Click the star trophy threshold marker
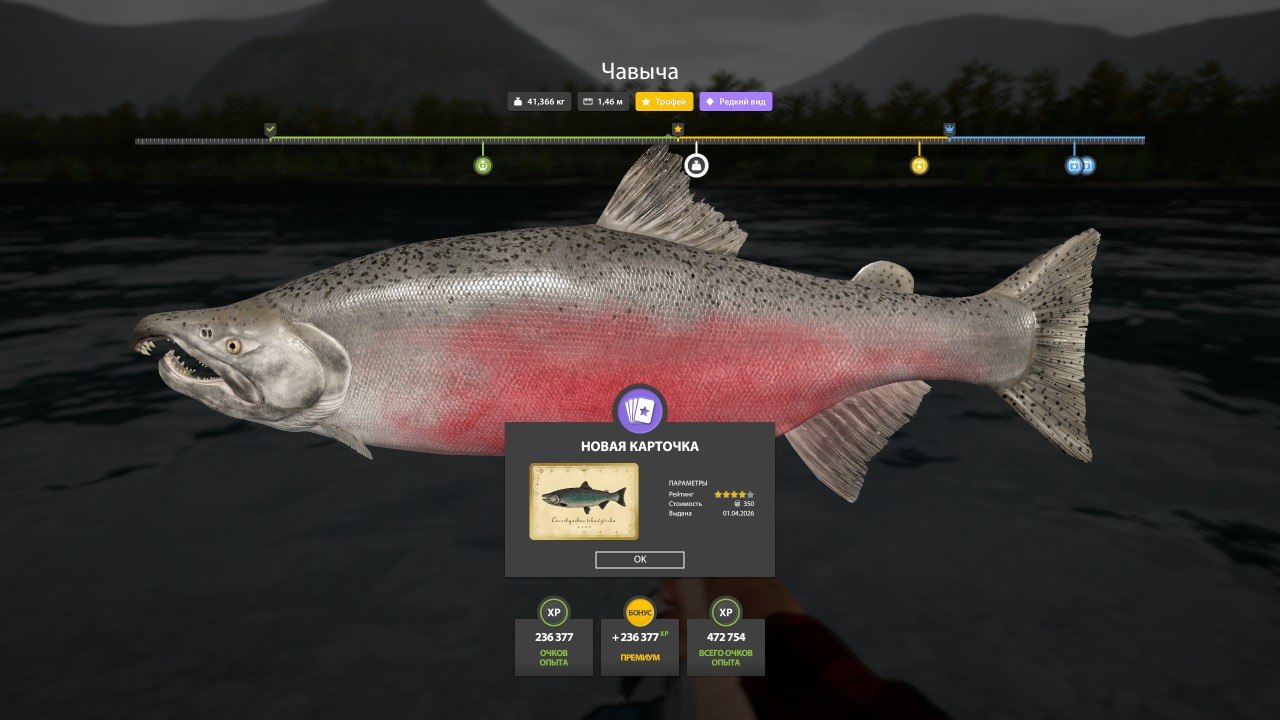This screenshot has height=720, width=1280. click(x=678, y=129)
